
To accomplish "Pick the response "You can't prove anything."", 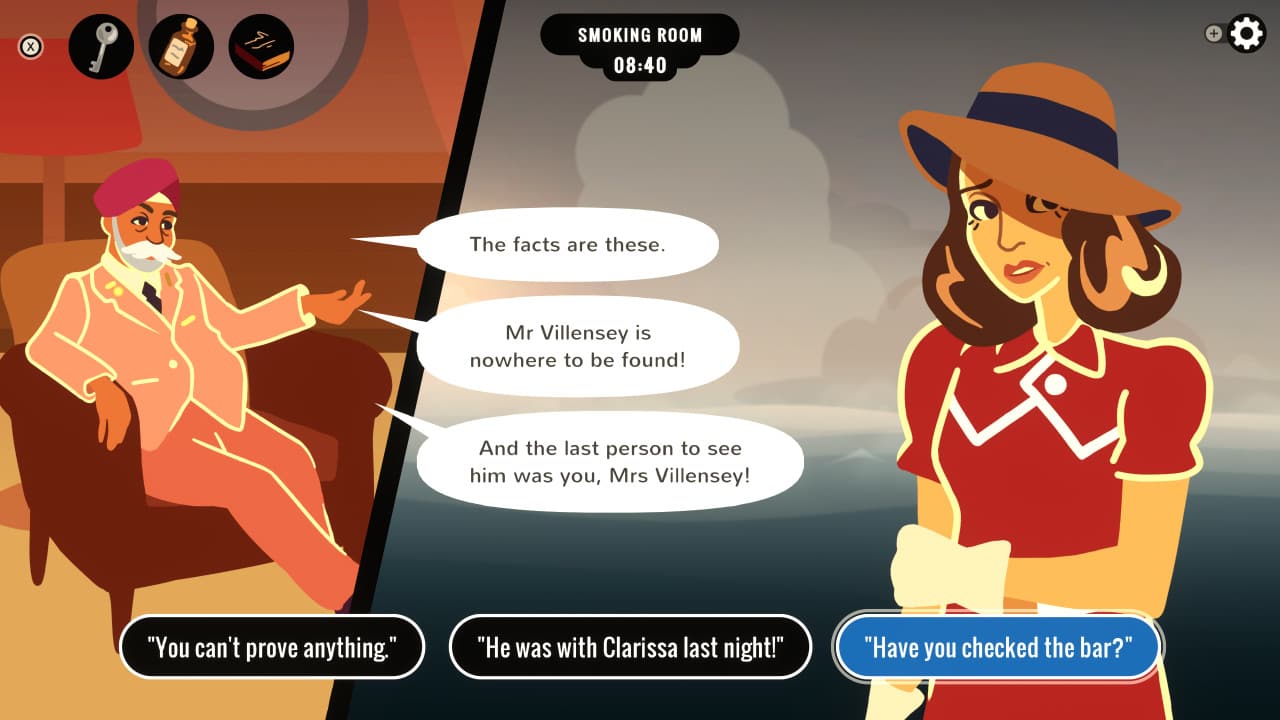I will 272,647.
